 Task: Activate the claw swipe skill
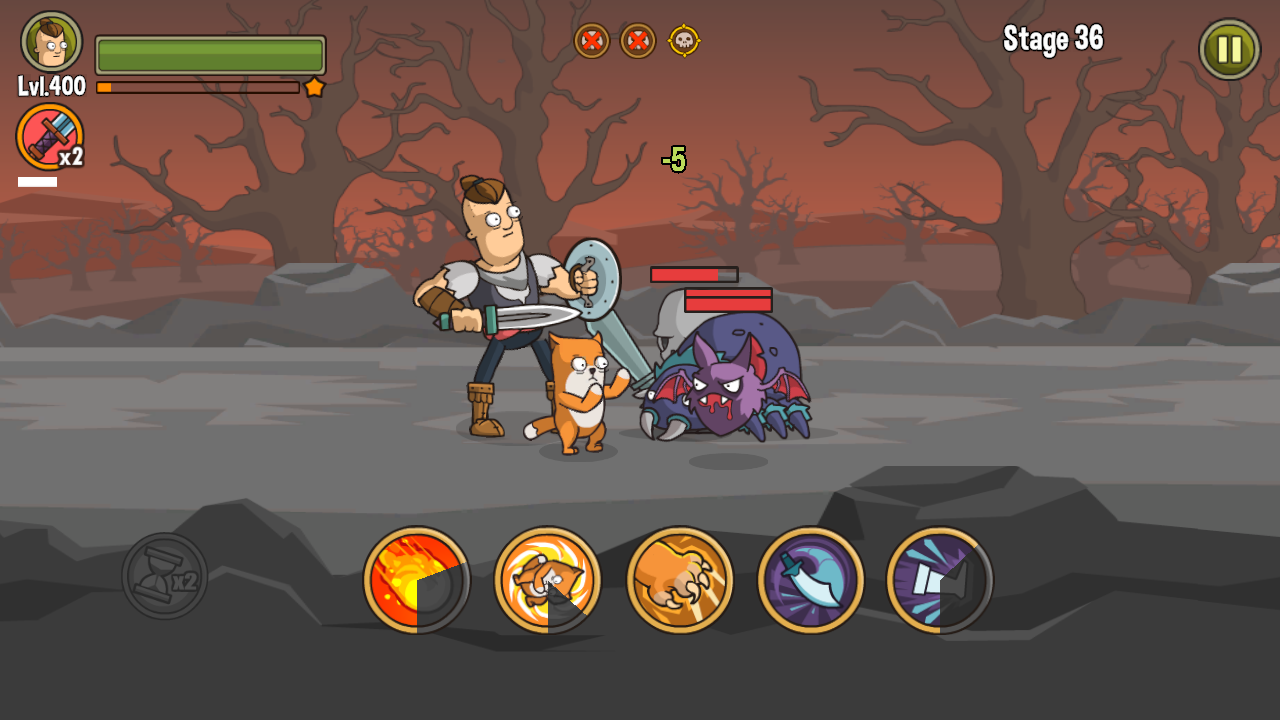(x=680, y=580)
